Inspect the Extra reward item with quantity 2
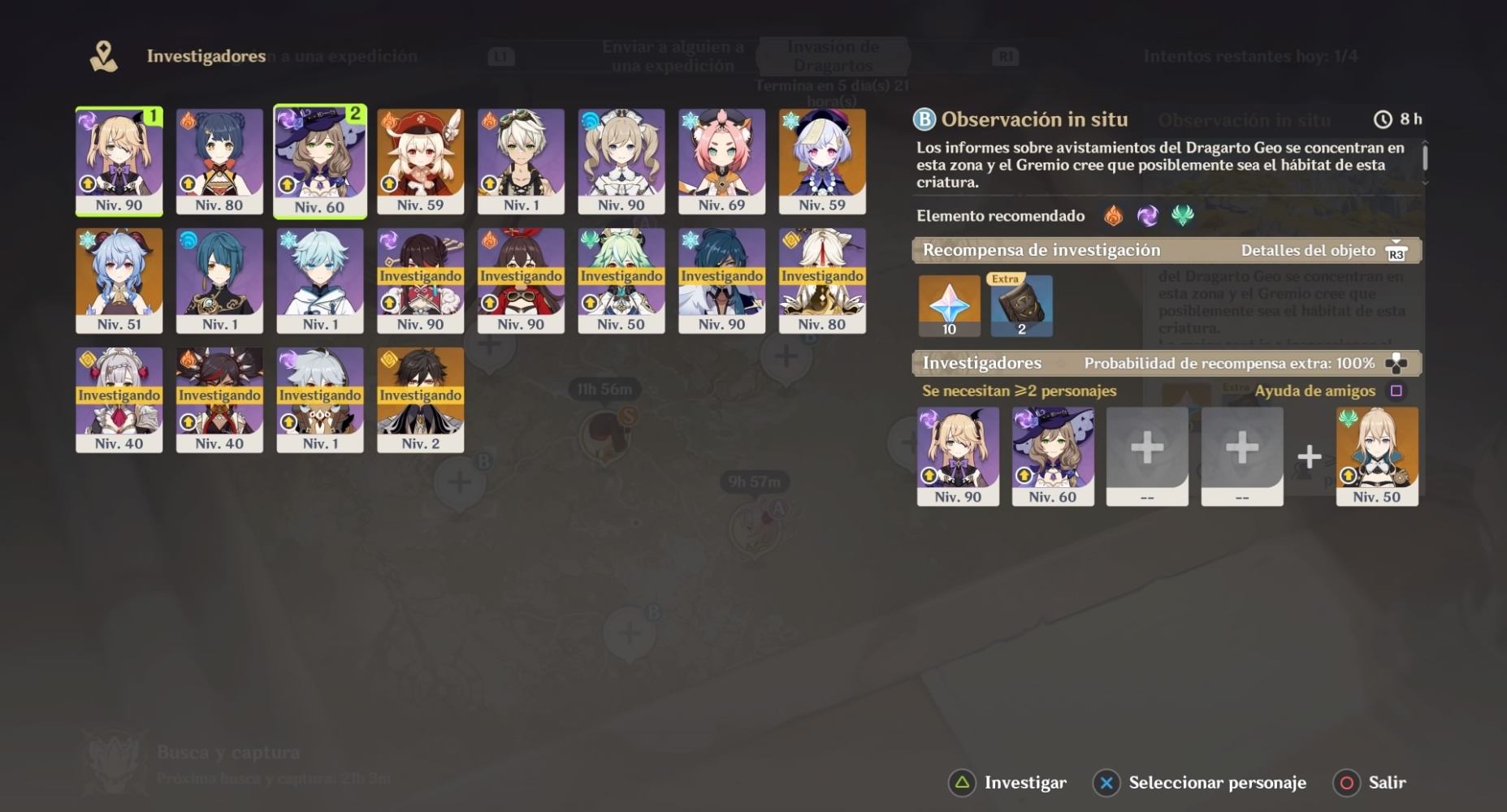Image resolution: width=1507 pixels, height=812 pixels. coord(1021,305)
